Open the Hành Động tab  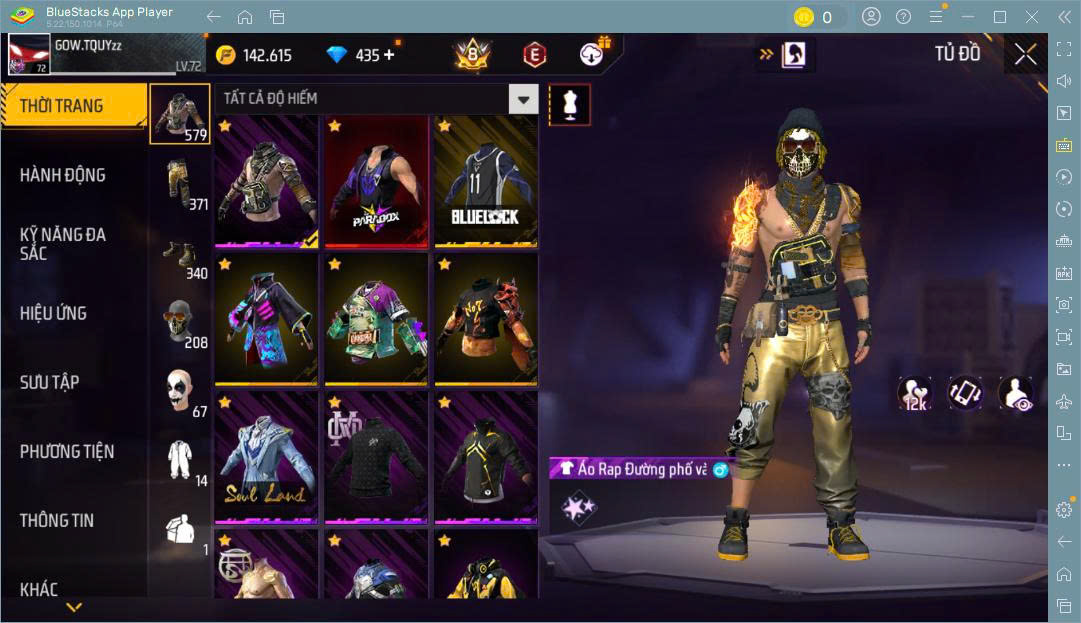pyautogui.click(x=63, y=175)
